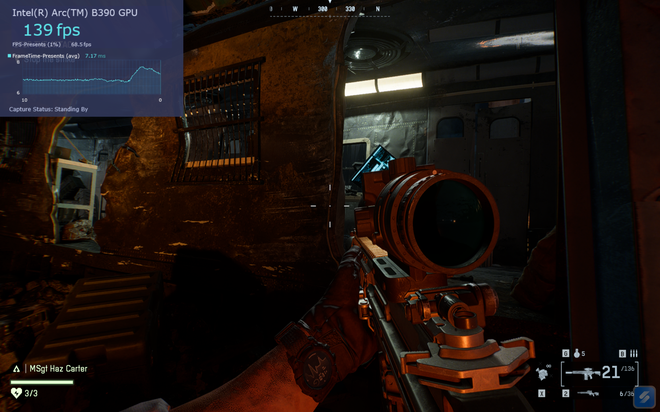The image size is (660, 412).
Task: Select the primary assault rifle weapon icon
Action: 585,373
